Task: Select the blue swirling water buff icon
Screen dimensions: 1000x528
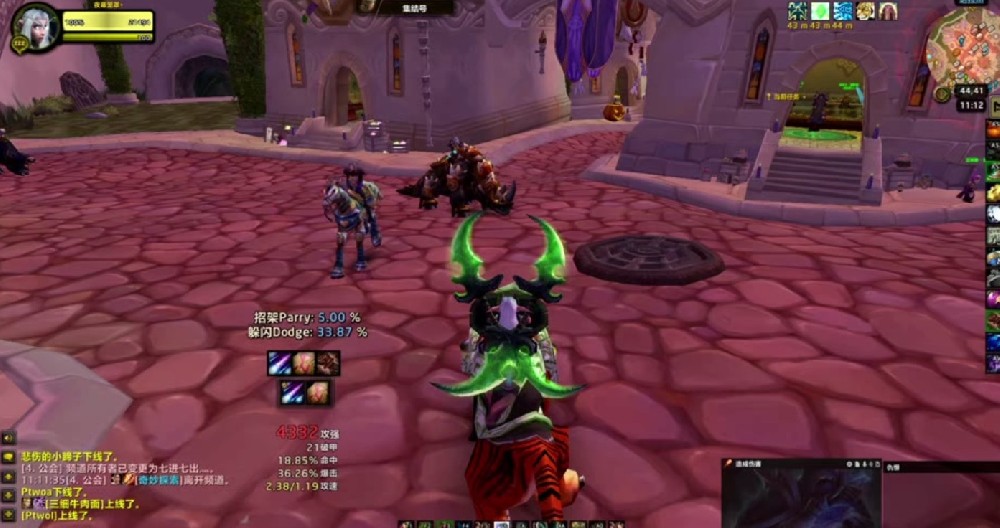Action: [x=843, y=11]
